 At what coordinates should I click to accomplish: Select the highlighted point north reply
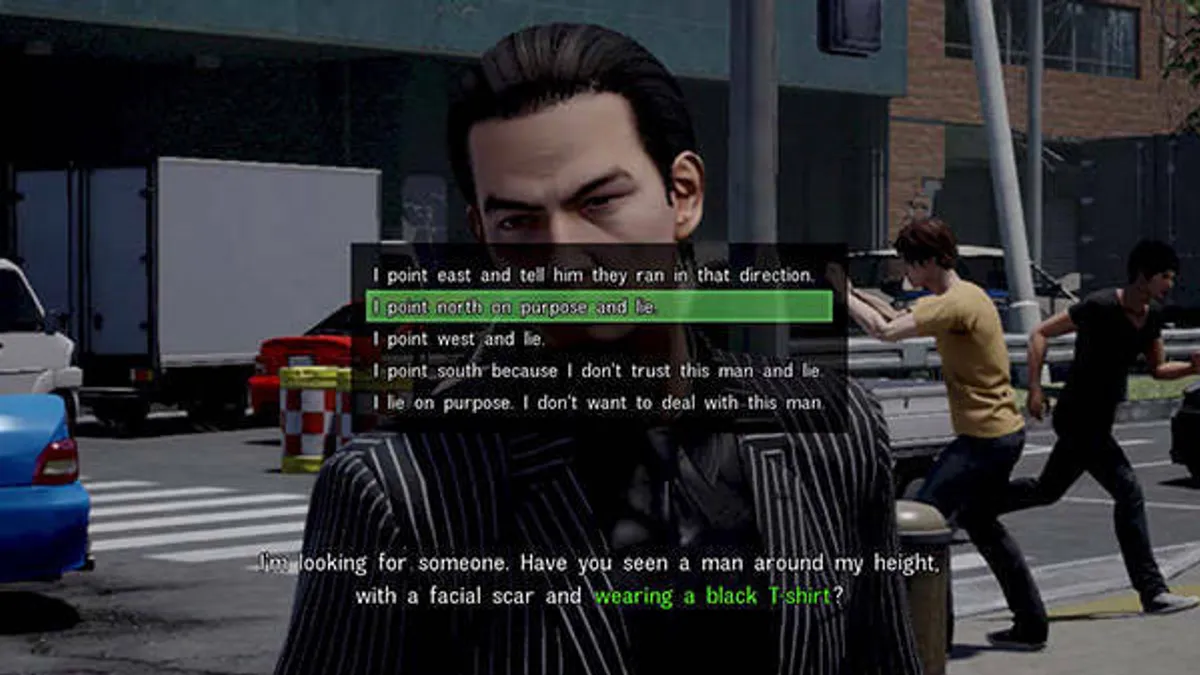pos(598,307)
